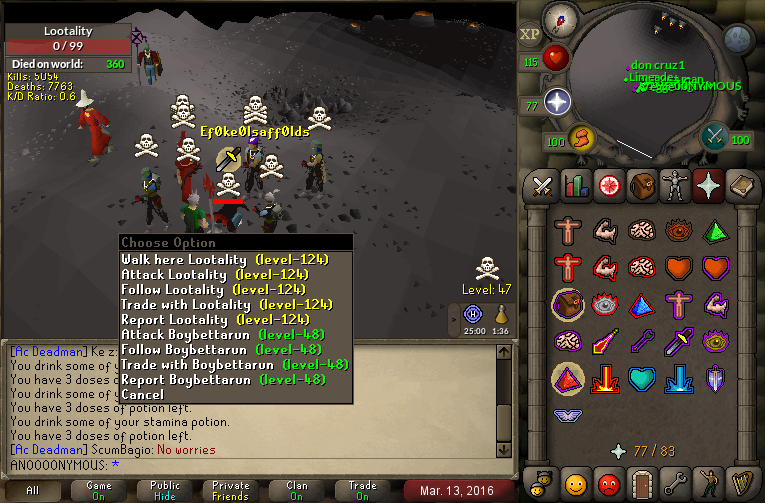The height and width of the screenshot is (504, 775).
Task: Click the compass to face north
Action: coord(560,19)
